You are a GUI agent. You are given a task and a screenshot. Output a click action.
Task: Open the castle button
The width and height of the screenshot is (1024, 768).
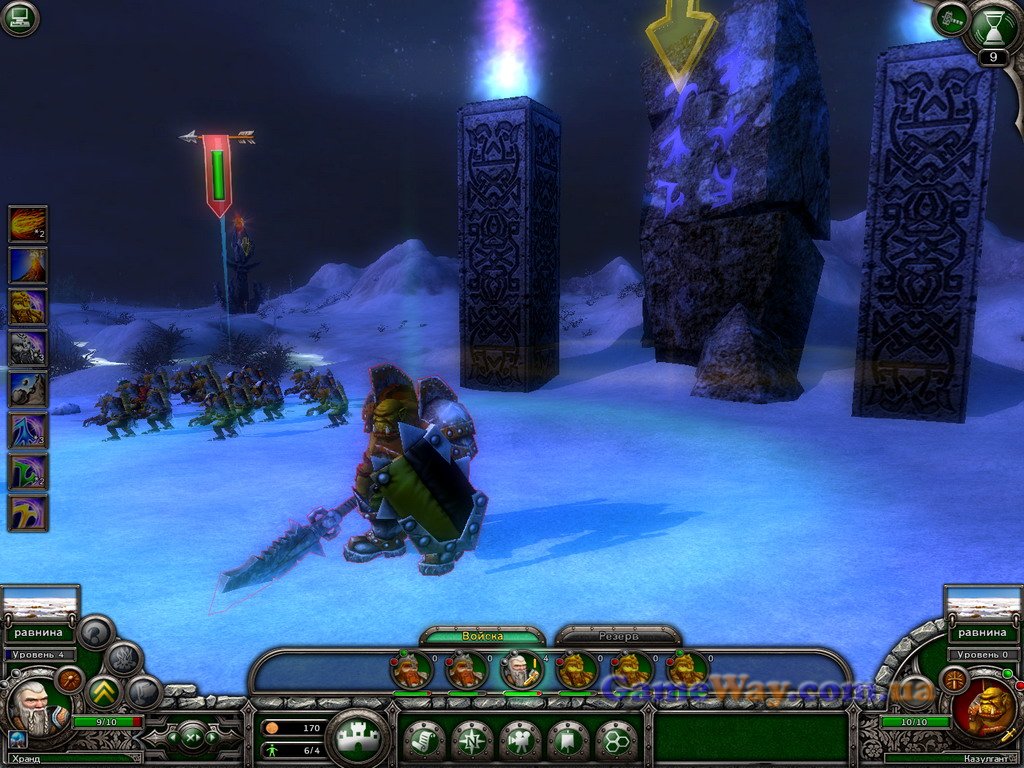(x=357, y=739)
